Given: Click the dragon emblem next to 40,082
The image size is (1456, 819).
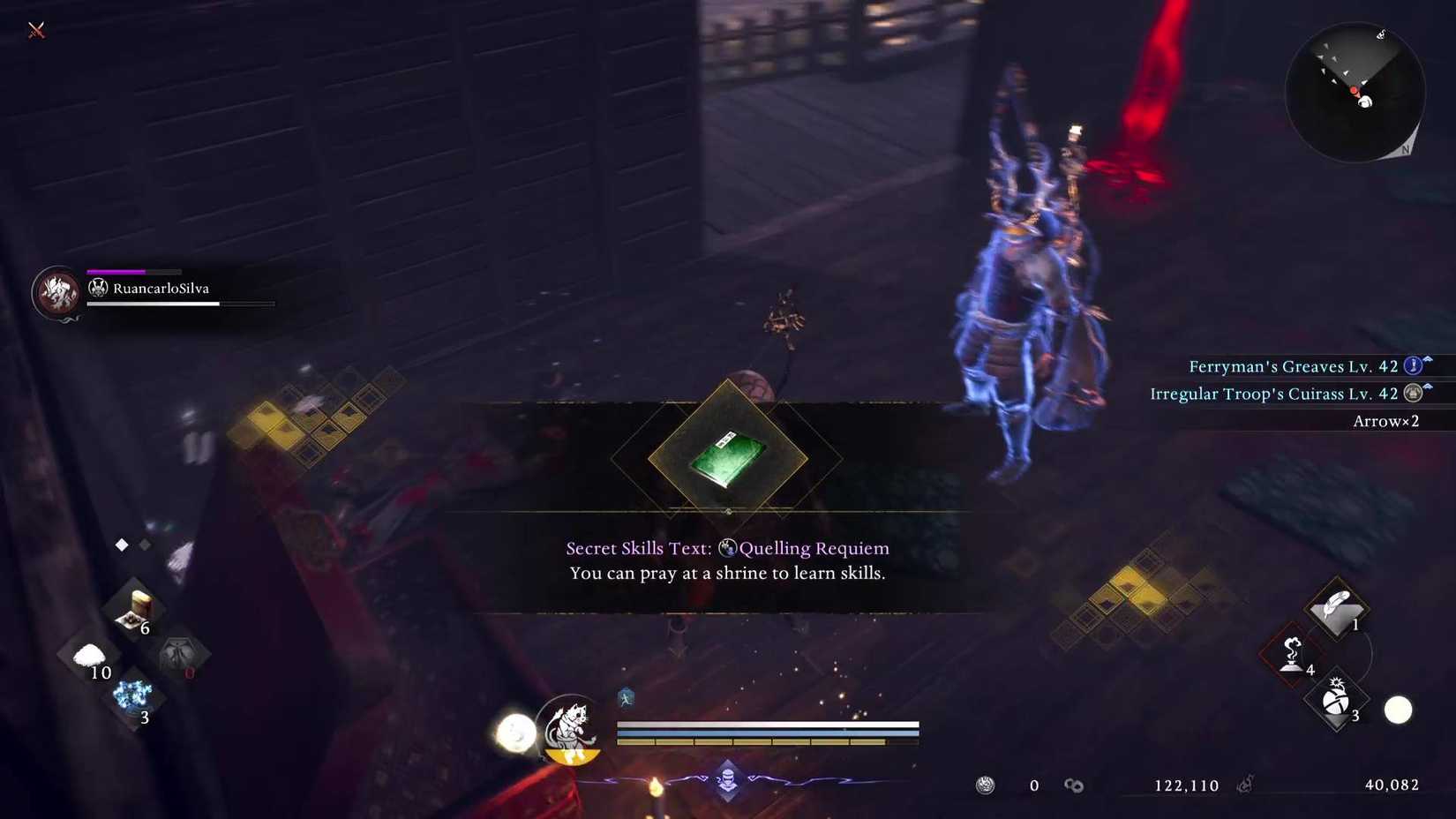Looking at the screenshot, I should [1247, 784].
